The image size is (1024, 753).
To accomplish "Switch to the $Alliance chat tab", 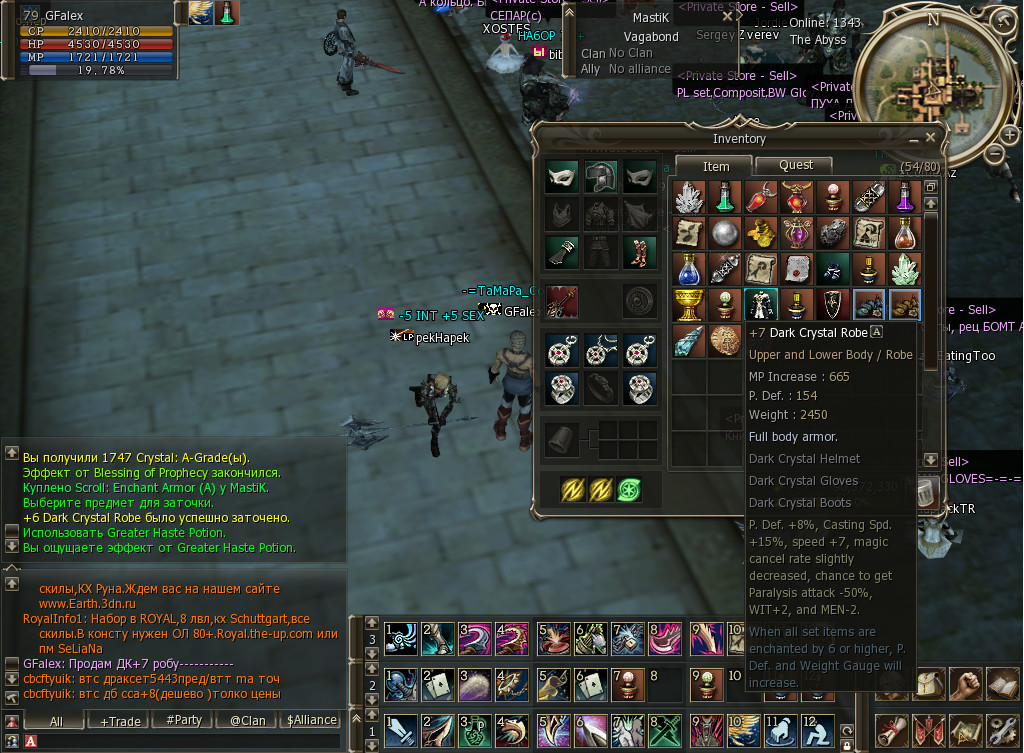I will tap(311, 720).
